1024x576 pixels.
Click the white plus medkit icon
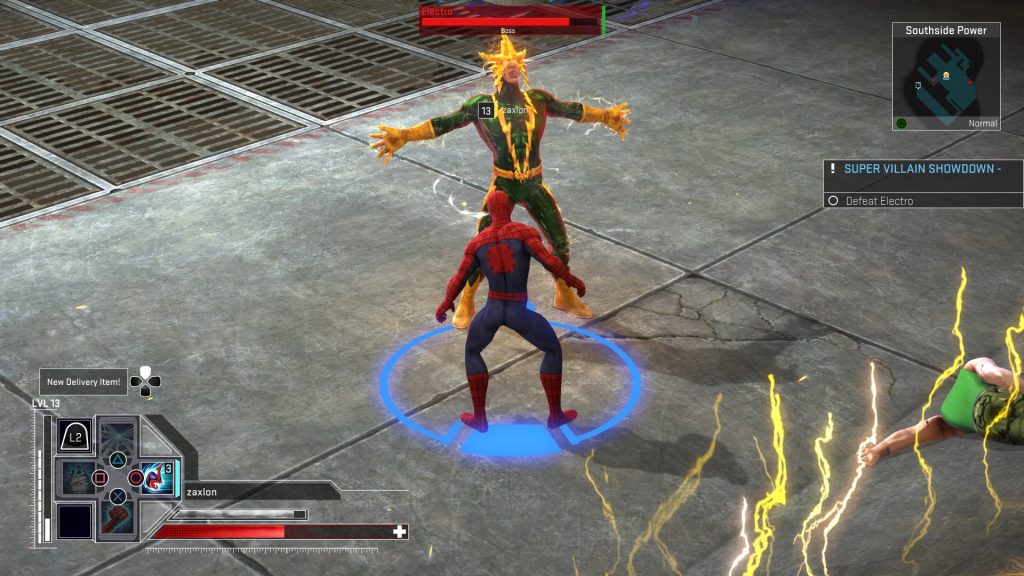tap(400, 531)
